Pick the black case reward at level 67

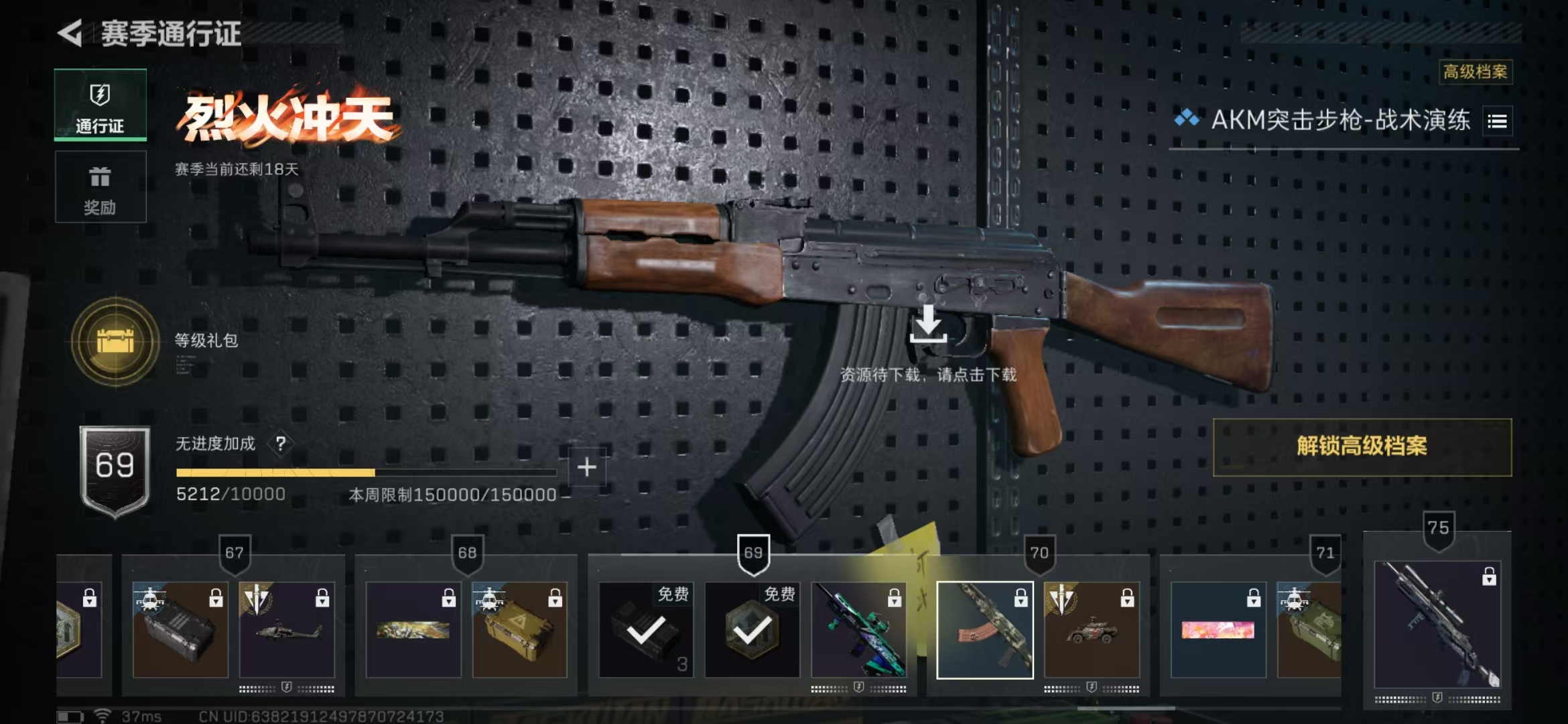[x=180, y=630]
